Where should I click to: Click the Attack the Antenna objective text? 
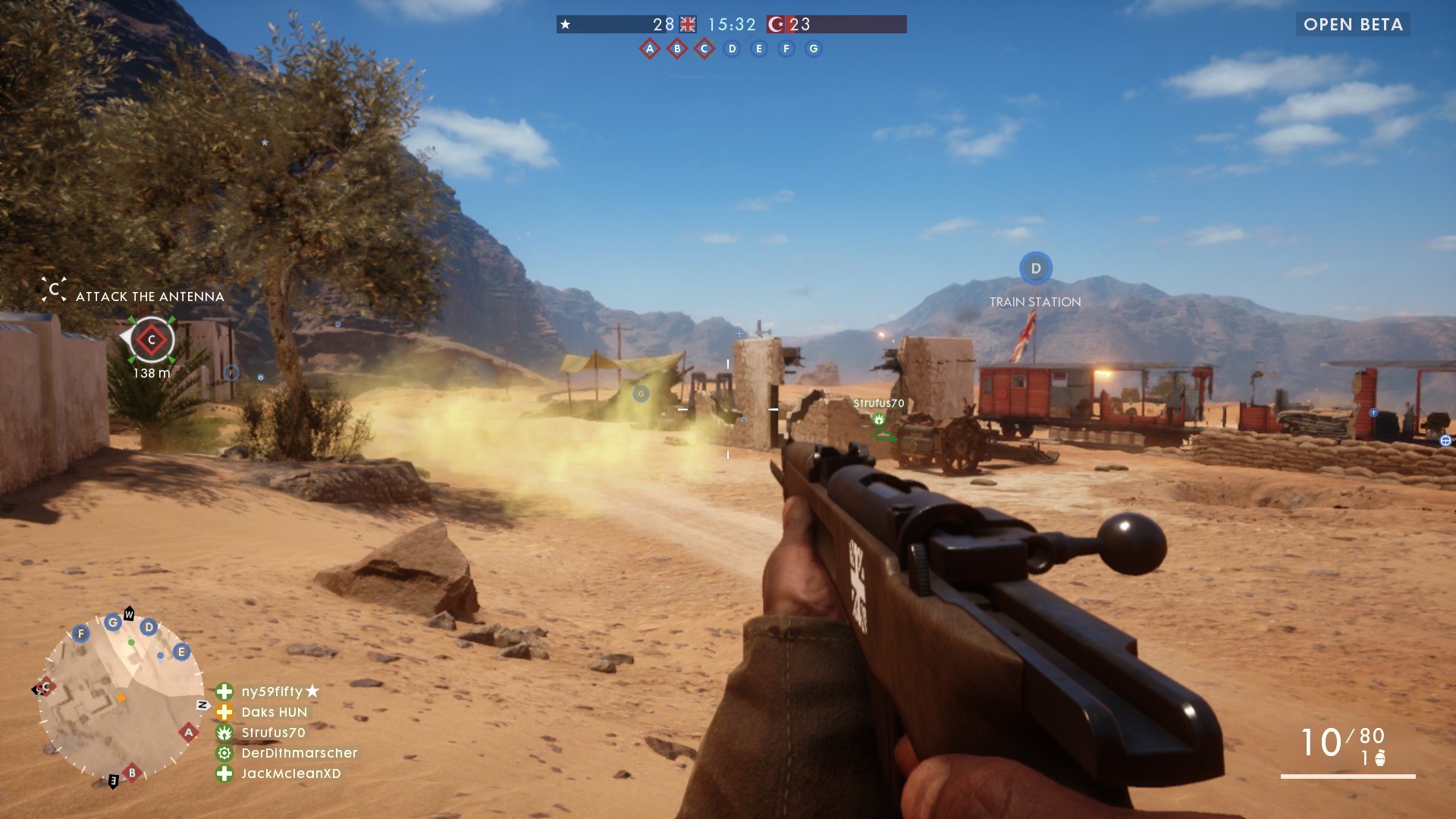click(x=149, y=297)
